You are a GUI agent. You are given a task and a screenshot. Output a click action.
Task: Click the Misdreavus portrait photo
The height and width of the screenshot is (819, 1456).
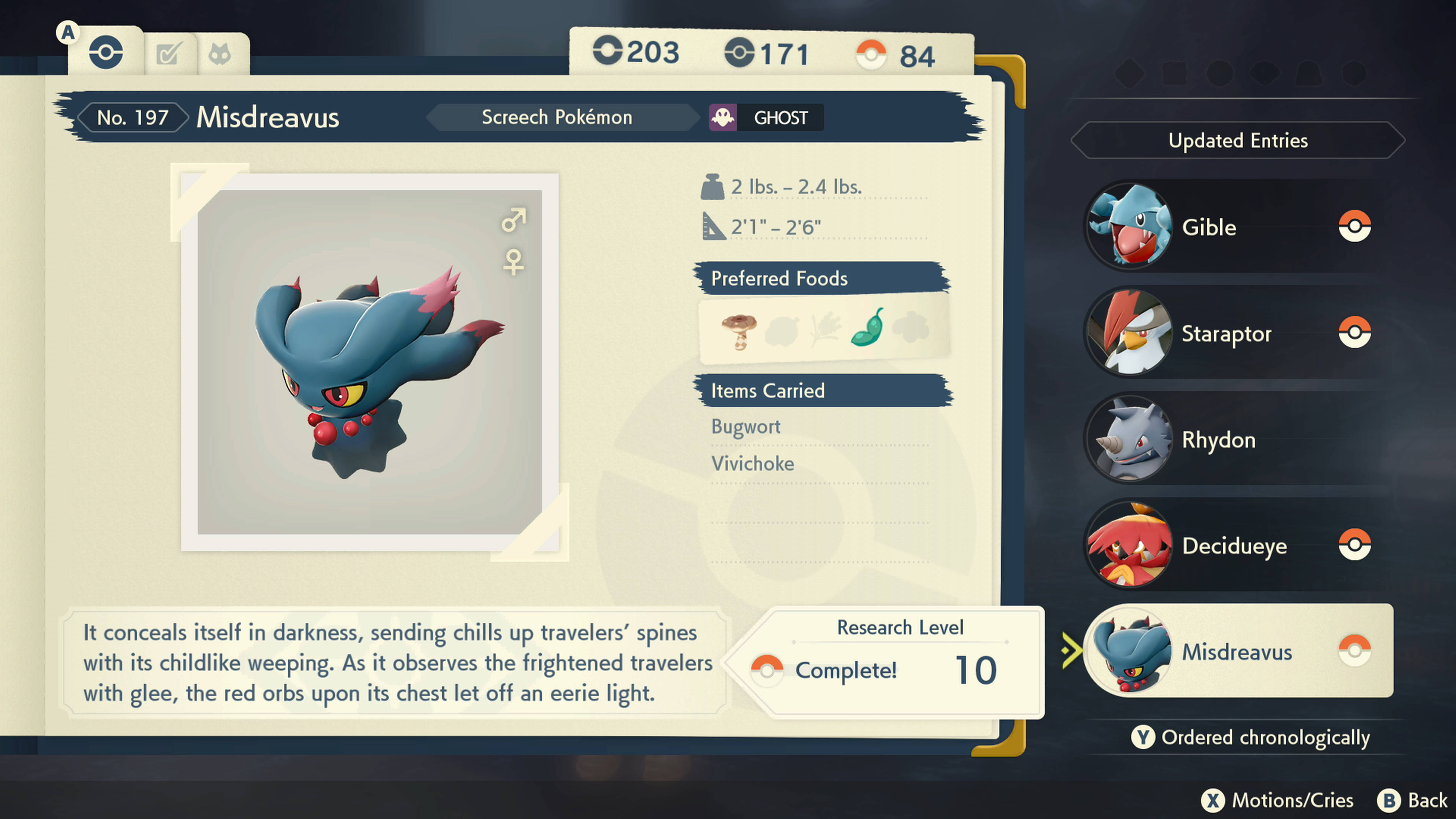tap(370, 362)
